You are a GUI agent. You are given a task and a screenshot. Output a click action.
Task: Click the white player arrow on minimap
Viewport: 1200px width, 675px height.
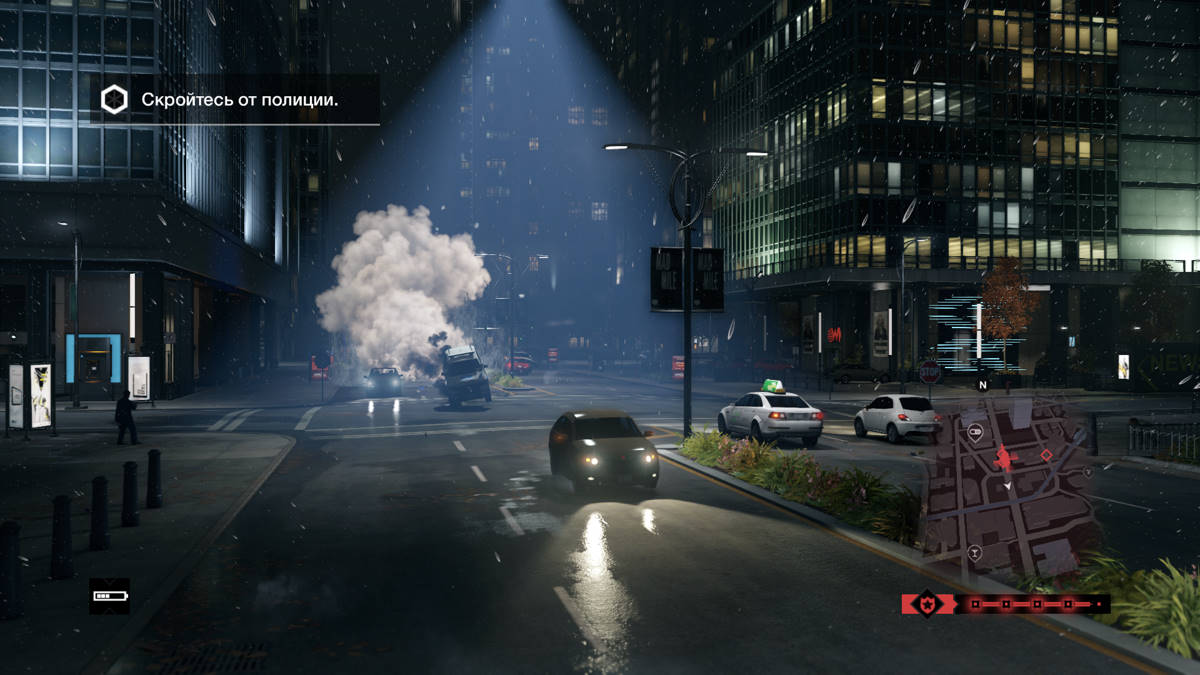(1007, 486)
